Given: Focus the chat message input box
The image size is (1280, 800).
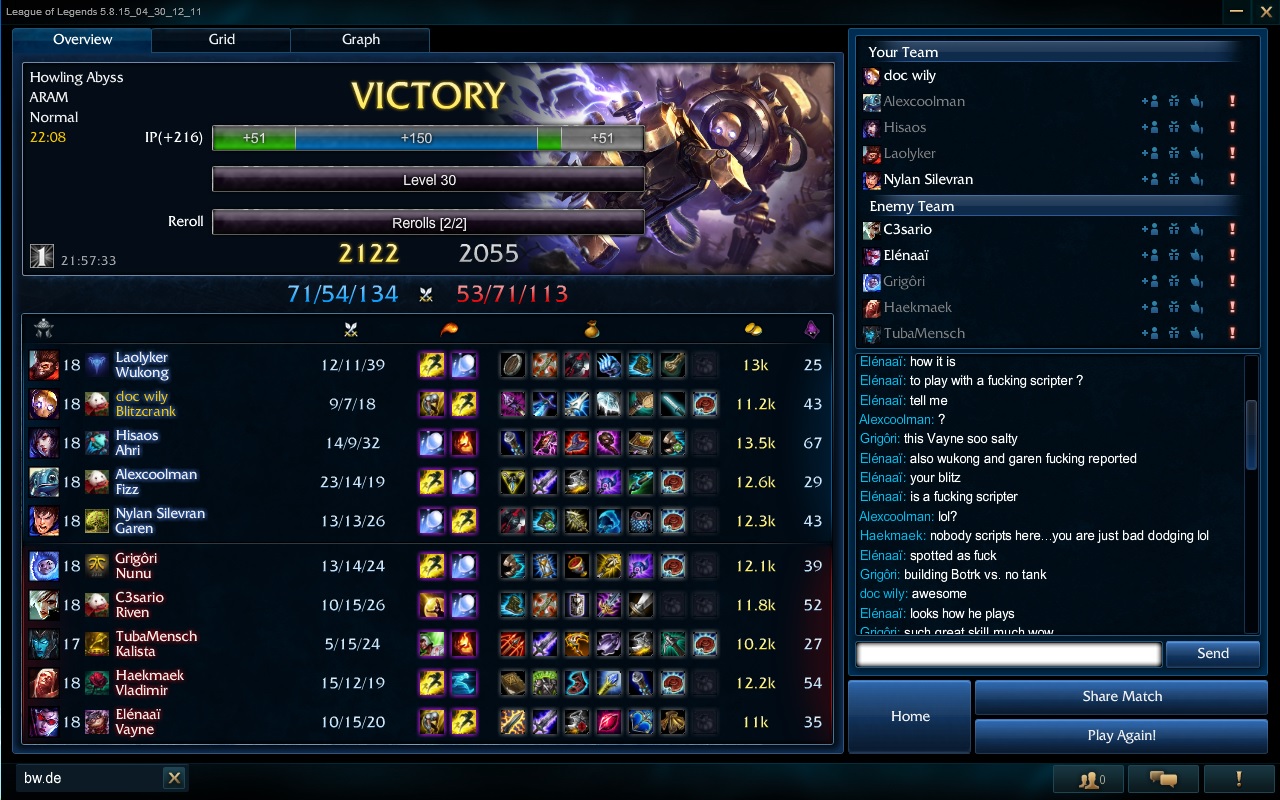Looking at the screenshot, I should [x=1008, y=654].
